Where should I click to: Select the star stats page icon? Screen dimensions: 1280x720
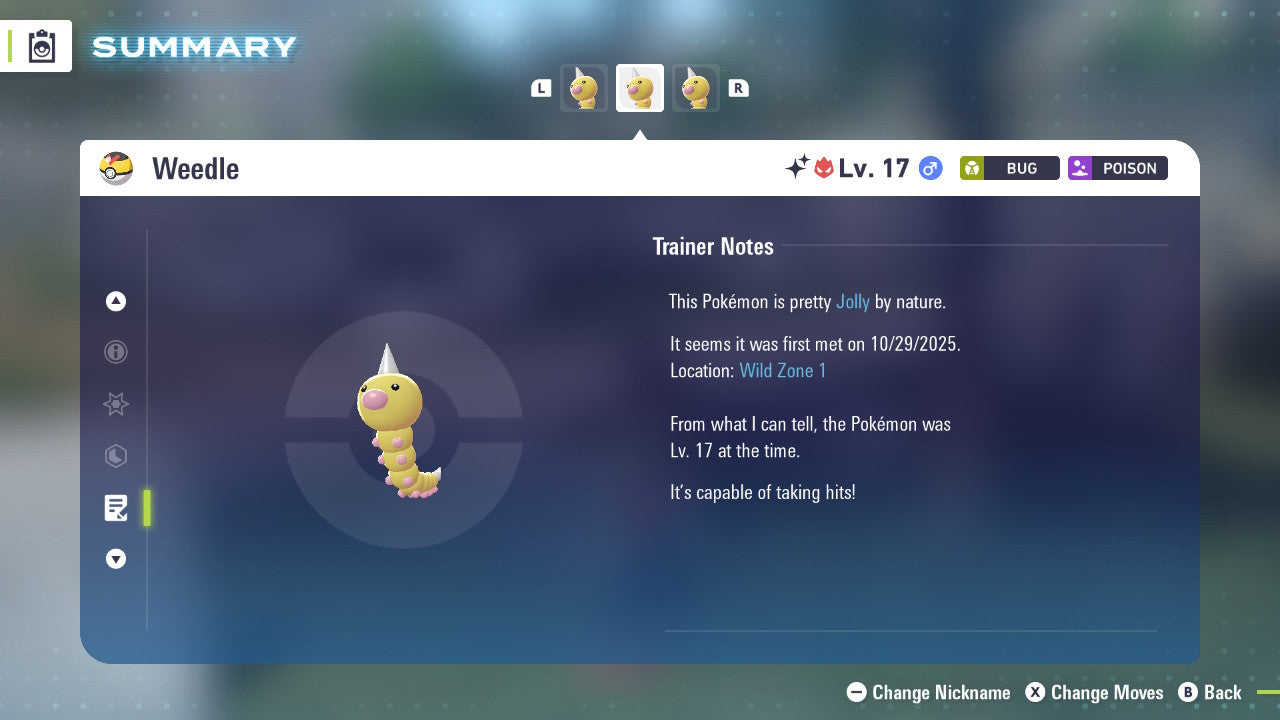click(x=116, y=404)
